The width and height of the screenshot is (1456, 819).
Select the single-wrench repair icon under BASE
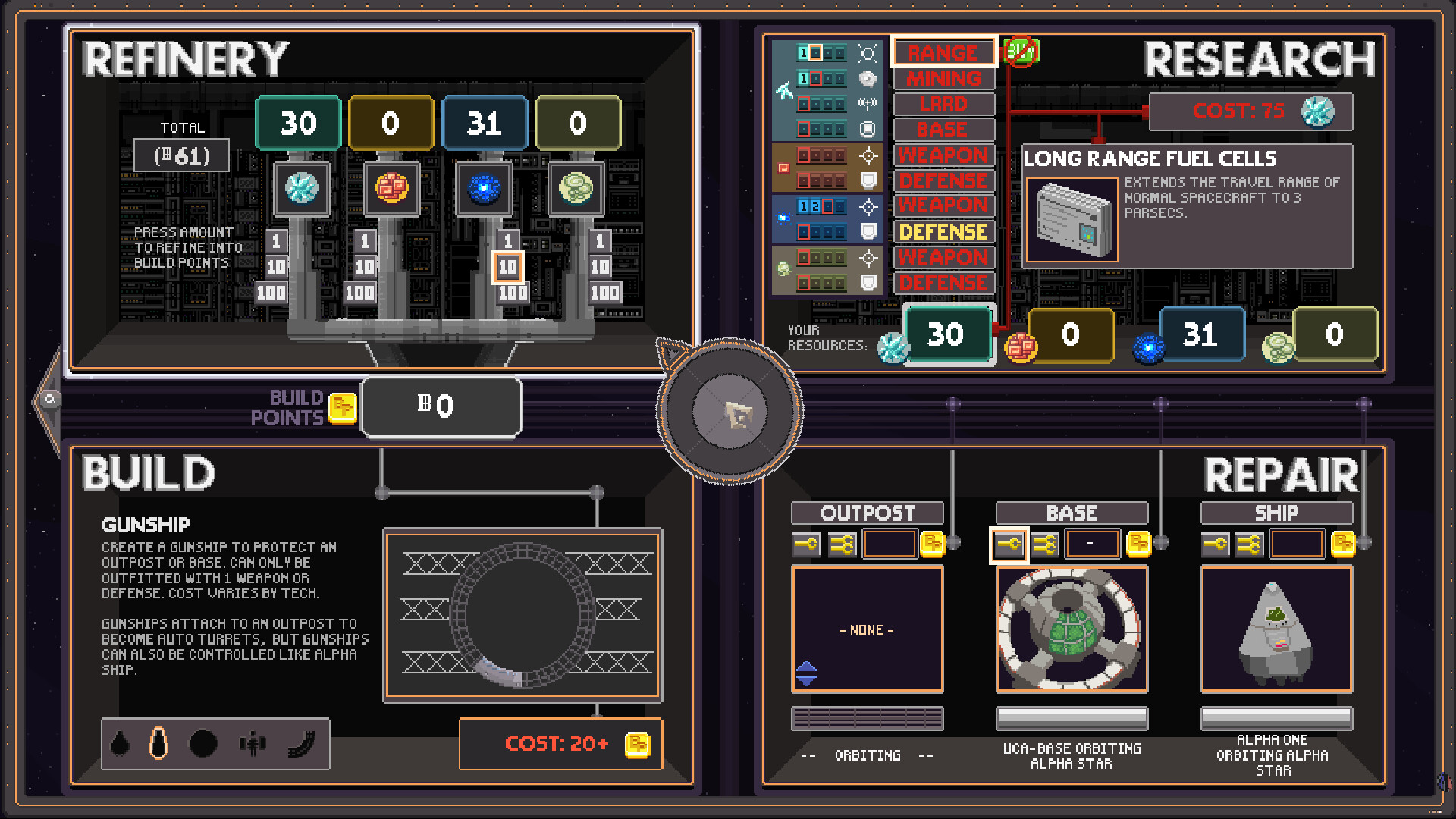click(1010, 543)
